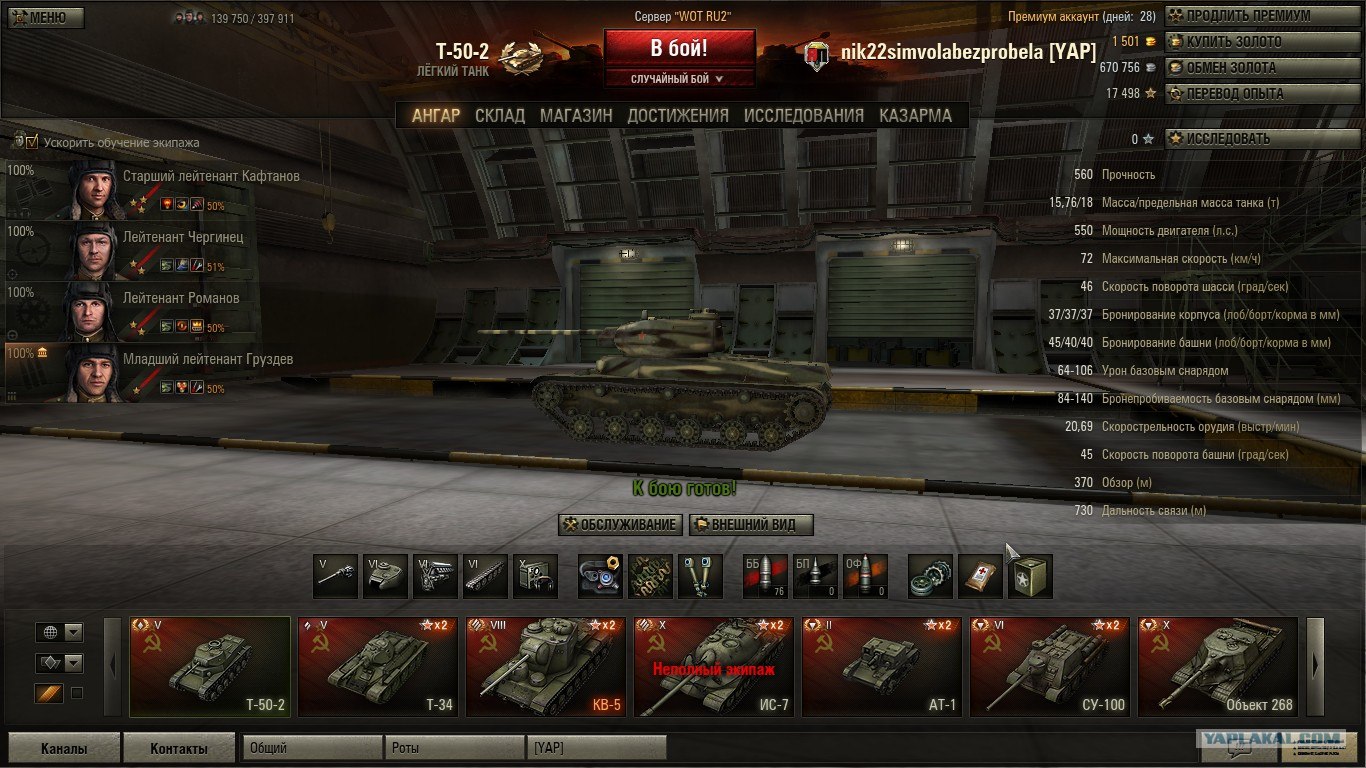This screenshot has width=1366, height=768.
Task: Open the Контакты panel
Action: [x=179, y=748]
